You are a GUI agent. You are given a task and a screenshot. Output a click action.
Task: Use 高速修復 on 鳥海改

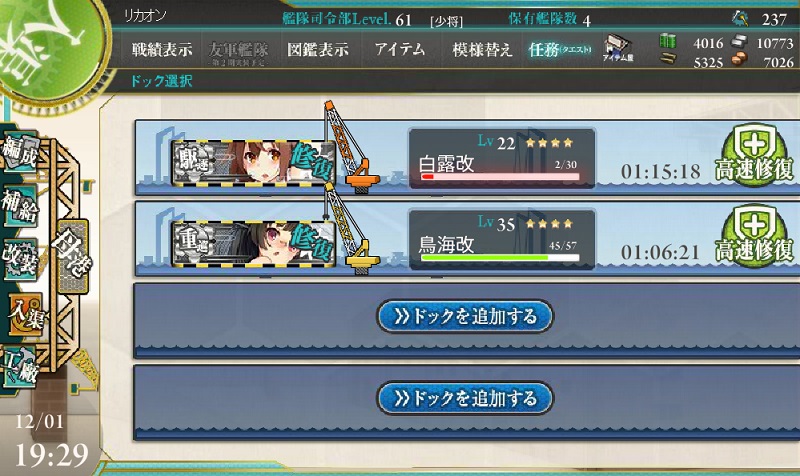(x=757, y=236)
